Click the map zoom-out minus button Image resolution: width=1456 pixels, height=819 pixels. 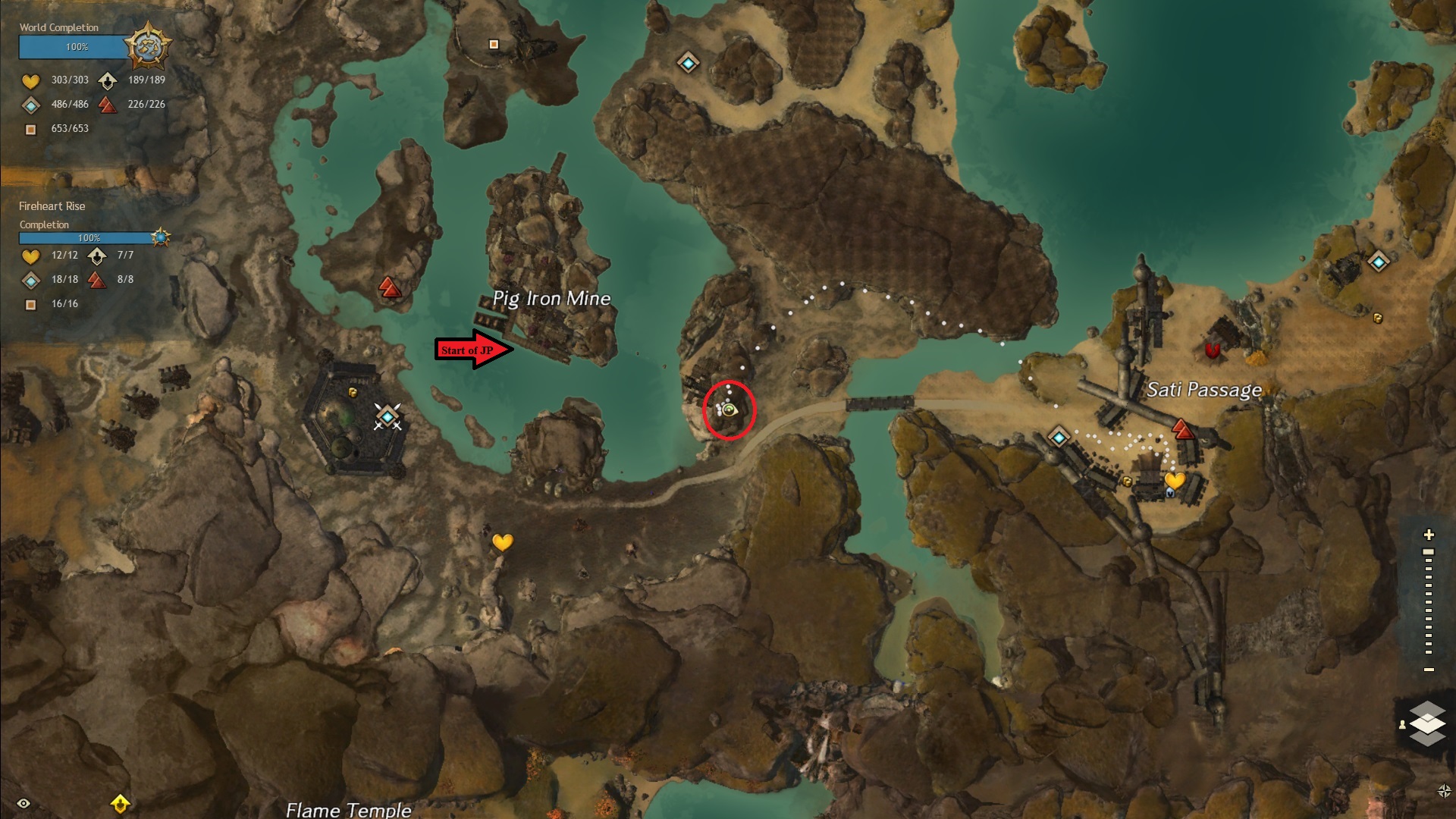(1429, 670)
